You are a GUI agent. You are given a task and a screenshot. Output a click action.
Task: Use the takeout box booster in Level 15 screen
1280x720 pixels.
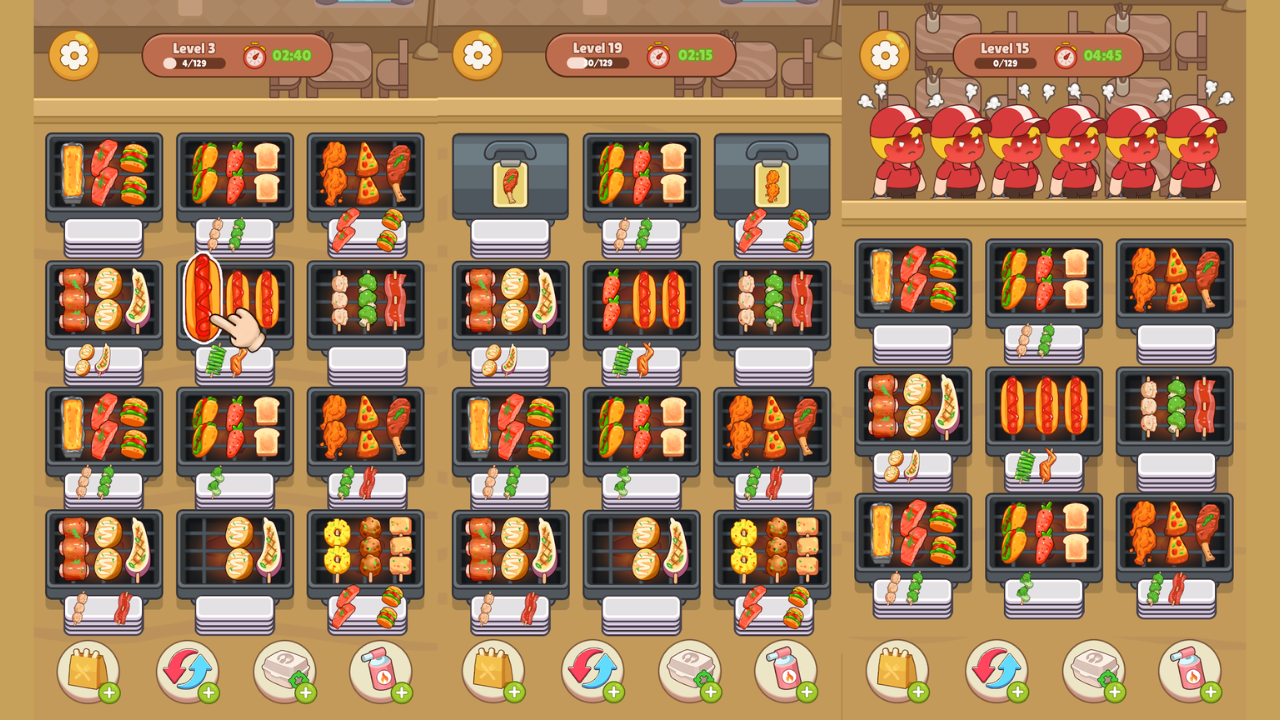point(1093,671)
